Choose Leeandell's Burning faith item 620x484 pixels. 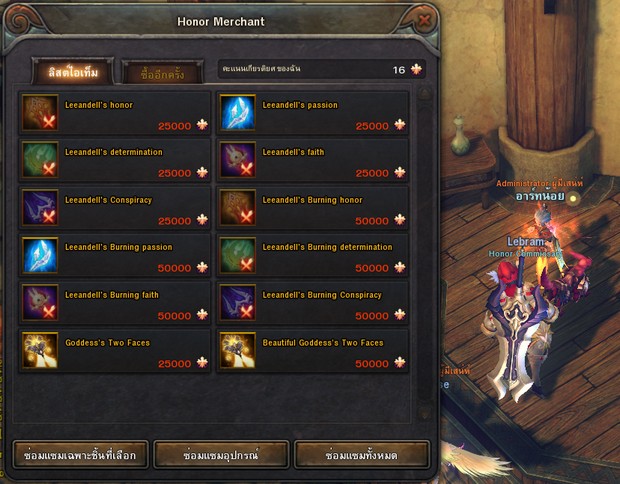point(115,303)
